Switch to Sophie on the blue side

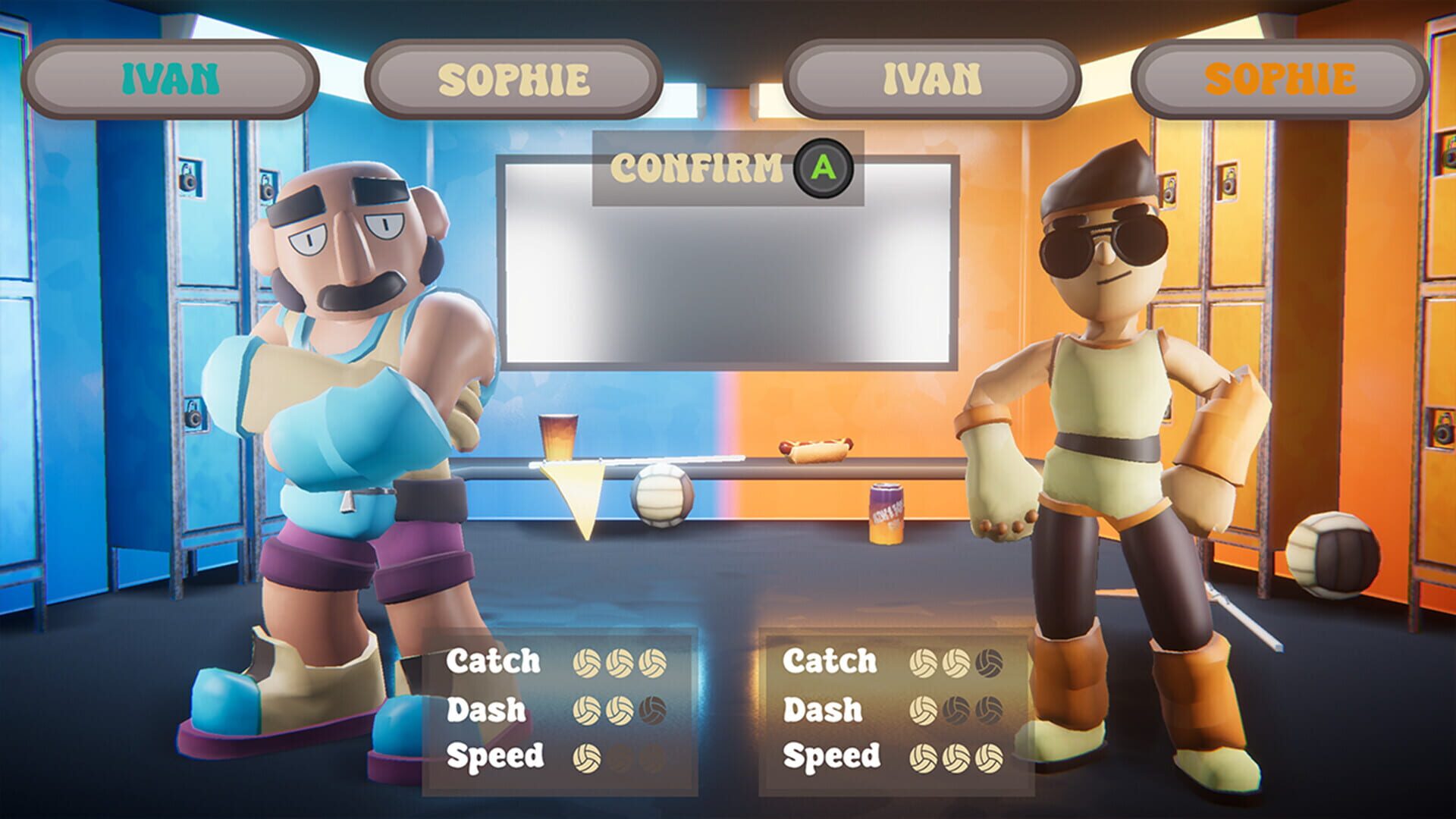click(516, 74)
